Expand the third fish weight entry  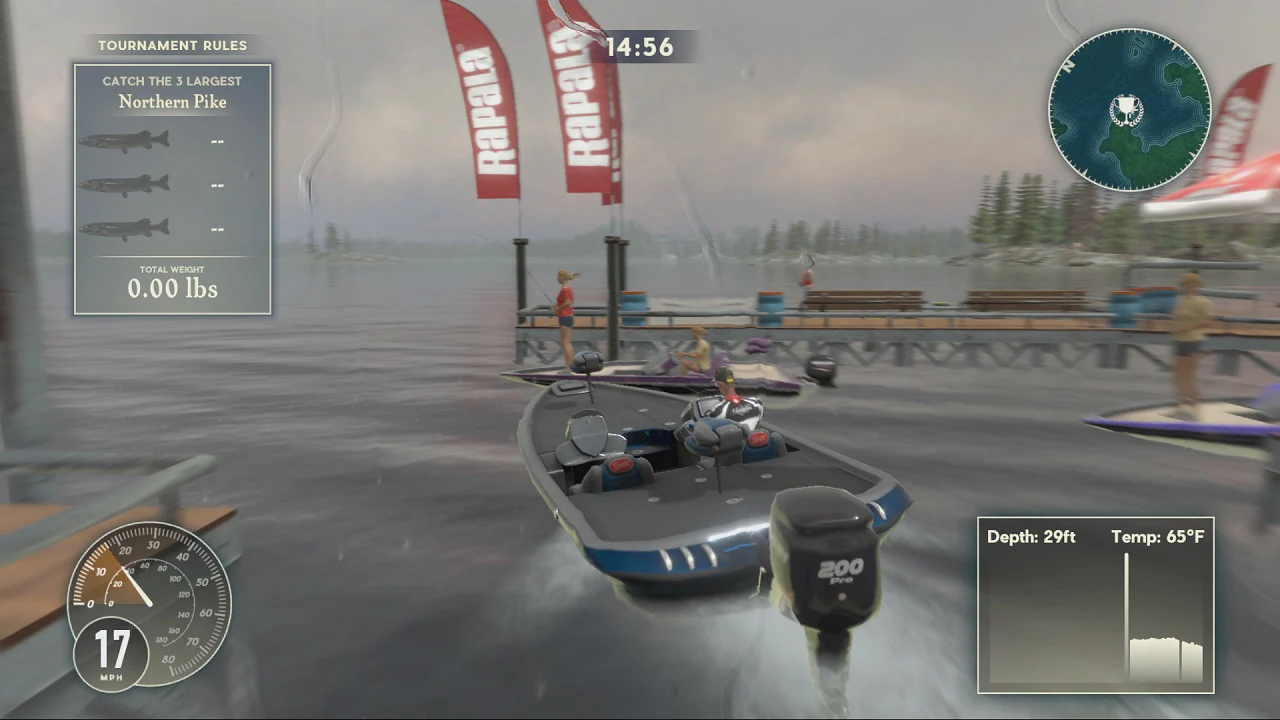click(x=218, y=228)
